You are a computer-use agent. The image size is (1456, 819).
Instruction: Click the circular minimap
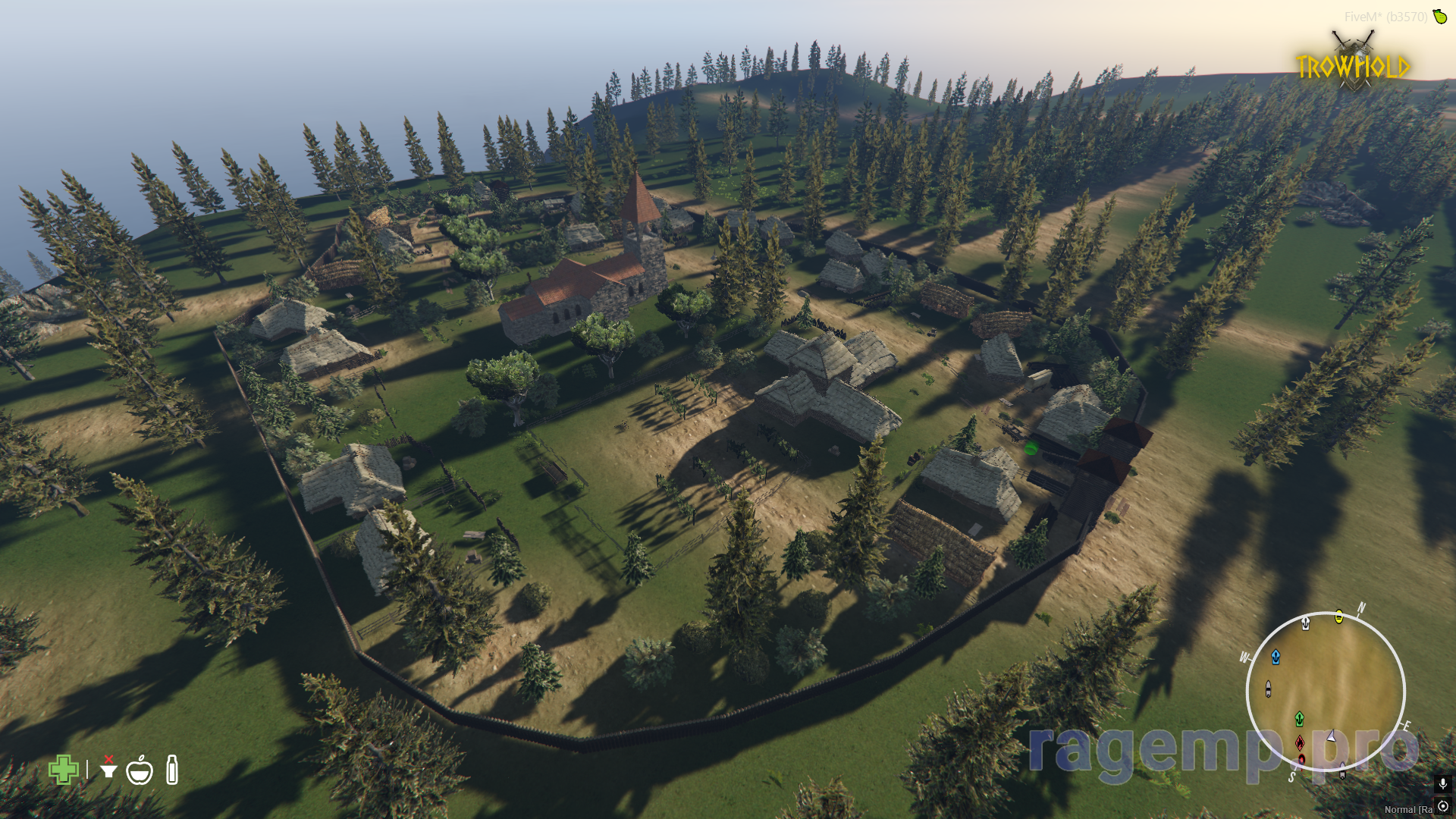1326,690
